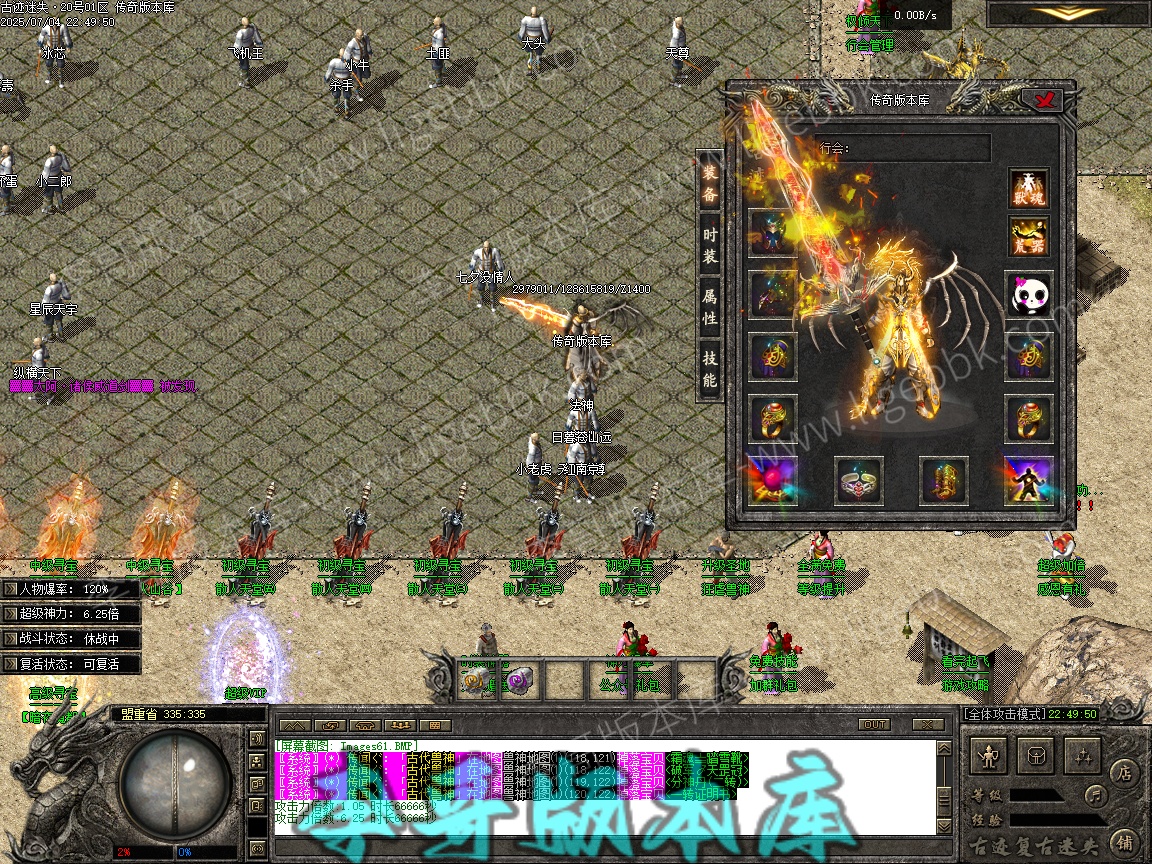The image size is (1152, 864).
Task: Switch to the 时装 fashion tab
Action: (709, 243)
